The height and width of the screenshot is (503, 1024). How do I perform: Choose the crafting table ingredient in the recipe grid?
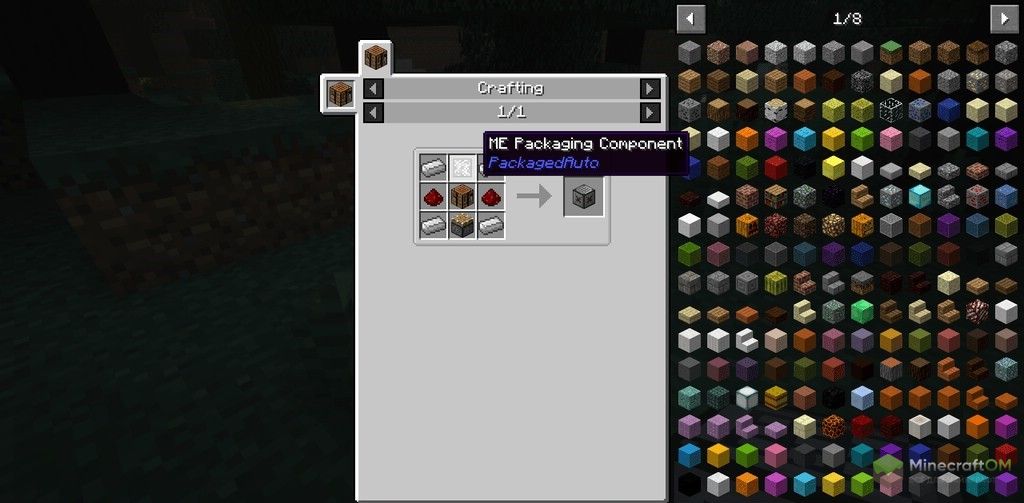pyautogui.click(x=461, y=196)
